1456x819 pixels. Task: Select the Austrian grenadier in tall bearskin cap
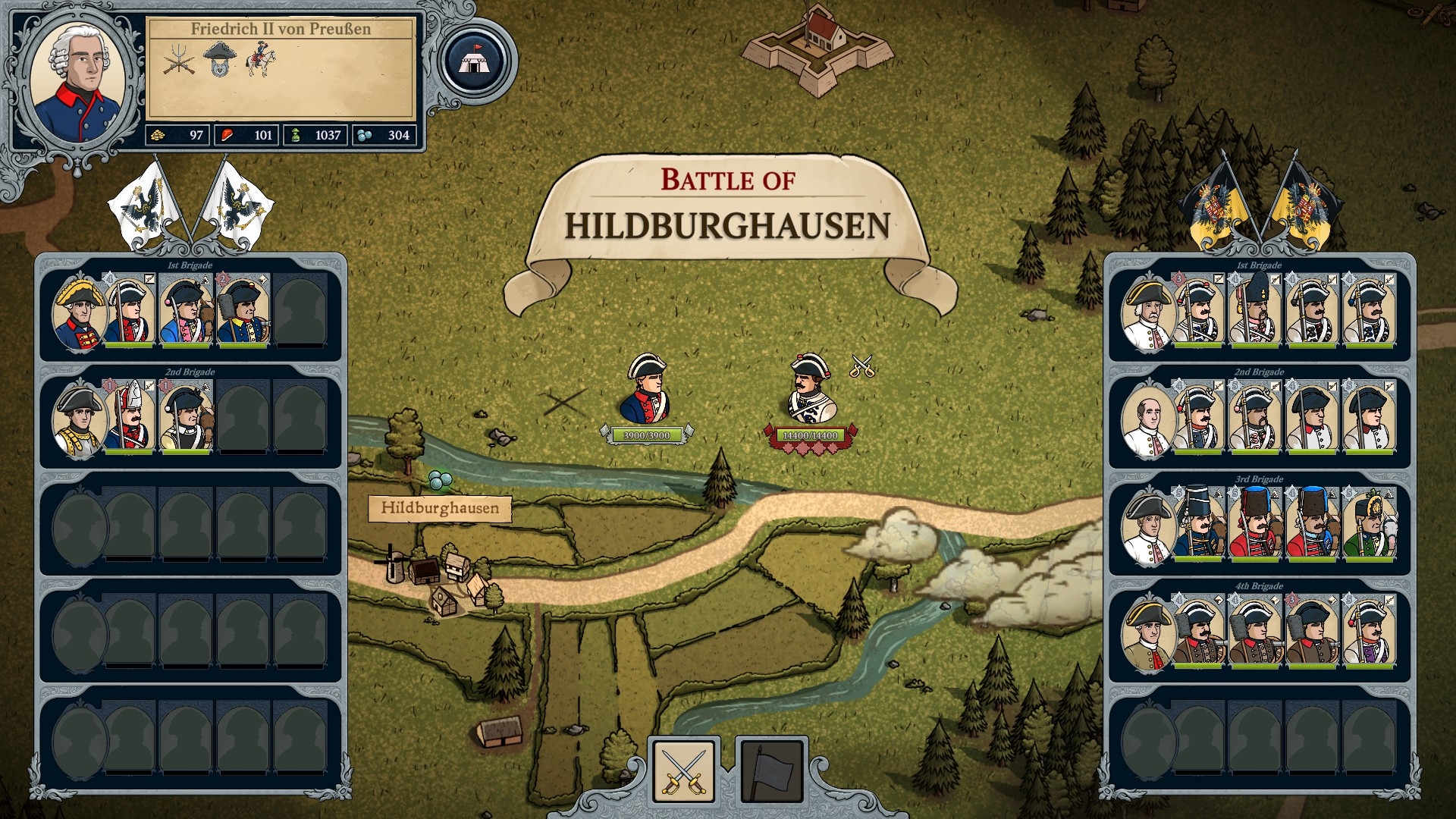pyautogui.click(x=1254, y=312)
